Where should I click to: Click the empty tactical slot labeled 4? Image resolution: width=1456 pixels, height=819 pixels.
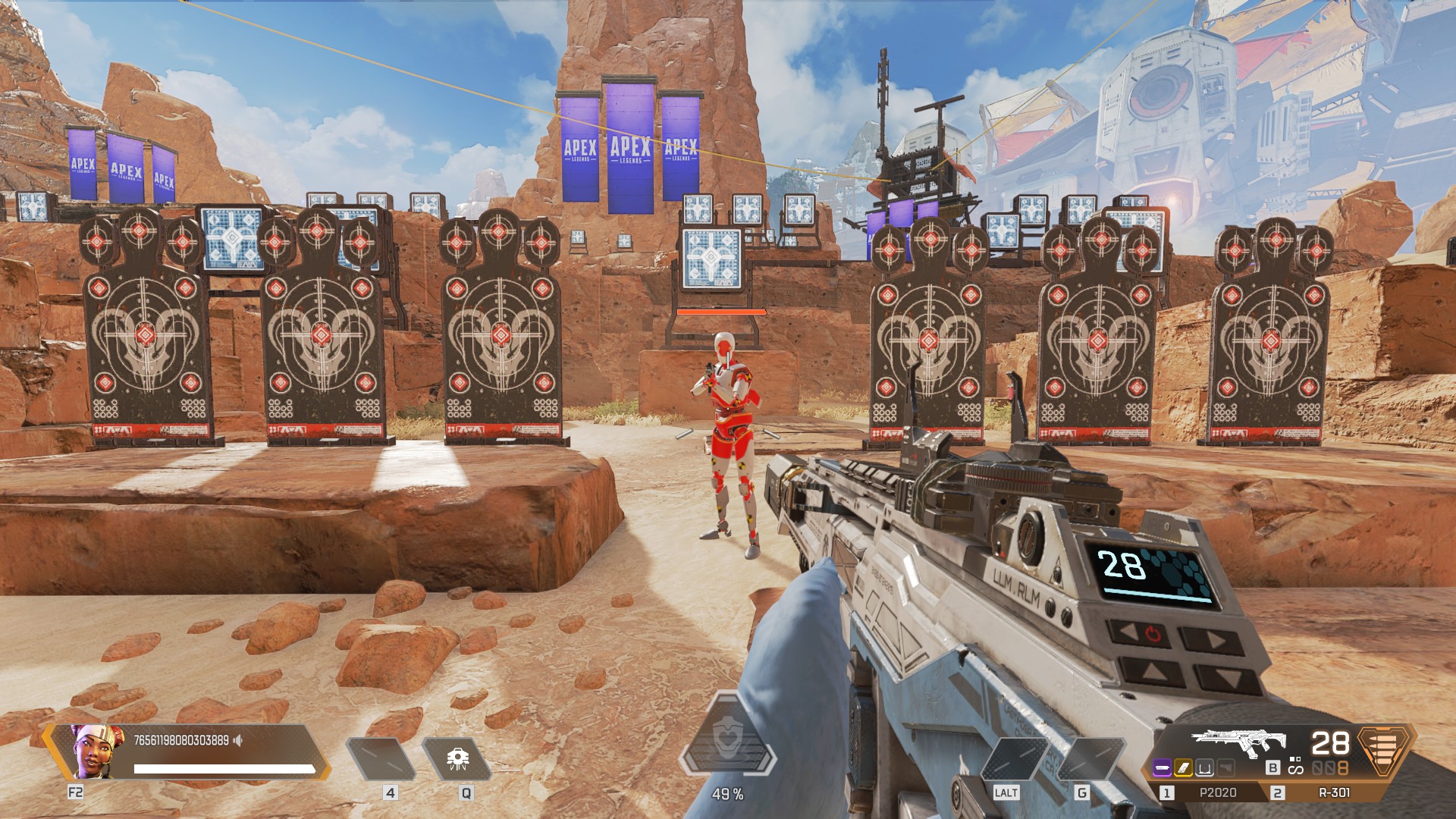(381, 758)
